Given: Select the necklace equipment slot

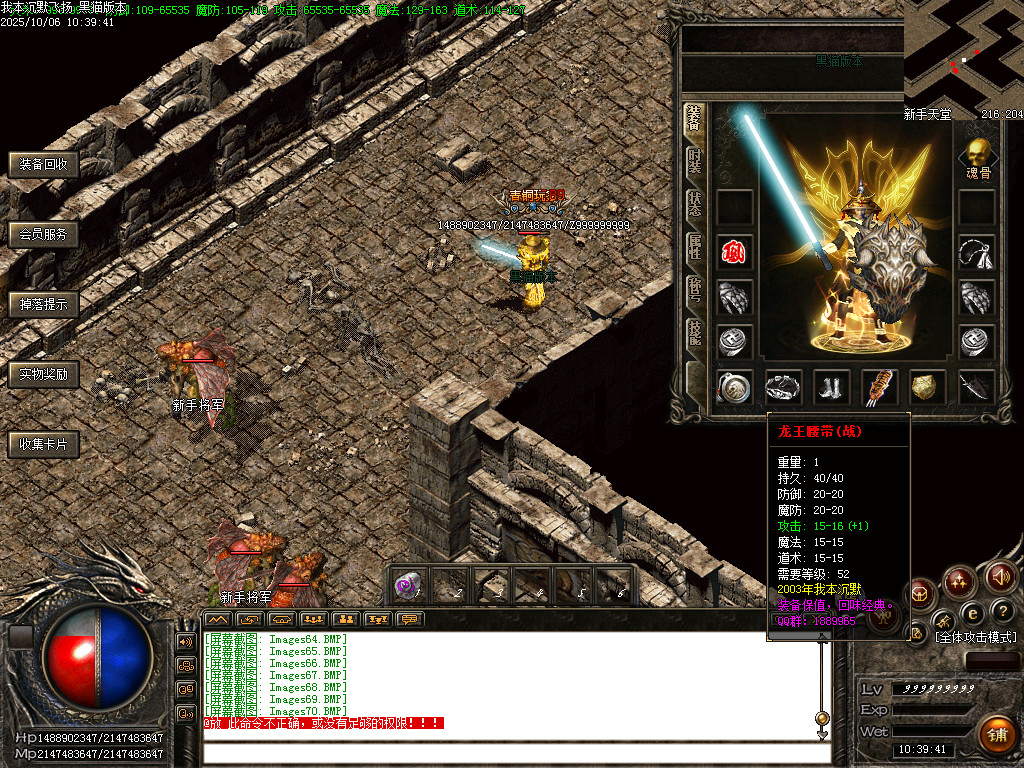Looking at the screenshot, I should tap(976, 252).
